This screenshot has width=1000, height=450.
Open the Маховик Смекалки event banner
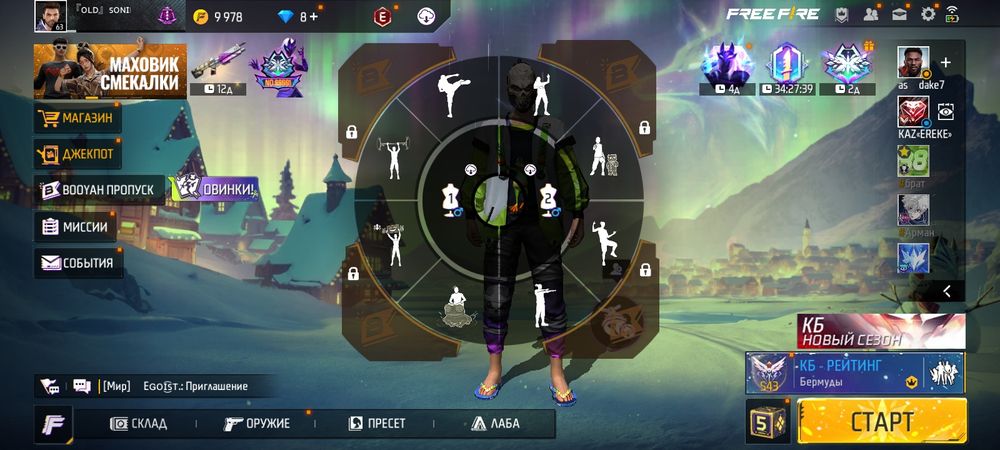[x=110, y=70]
